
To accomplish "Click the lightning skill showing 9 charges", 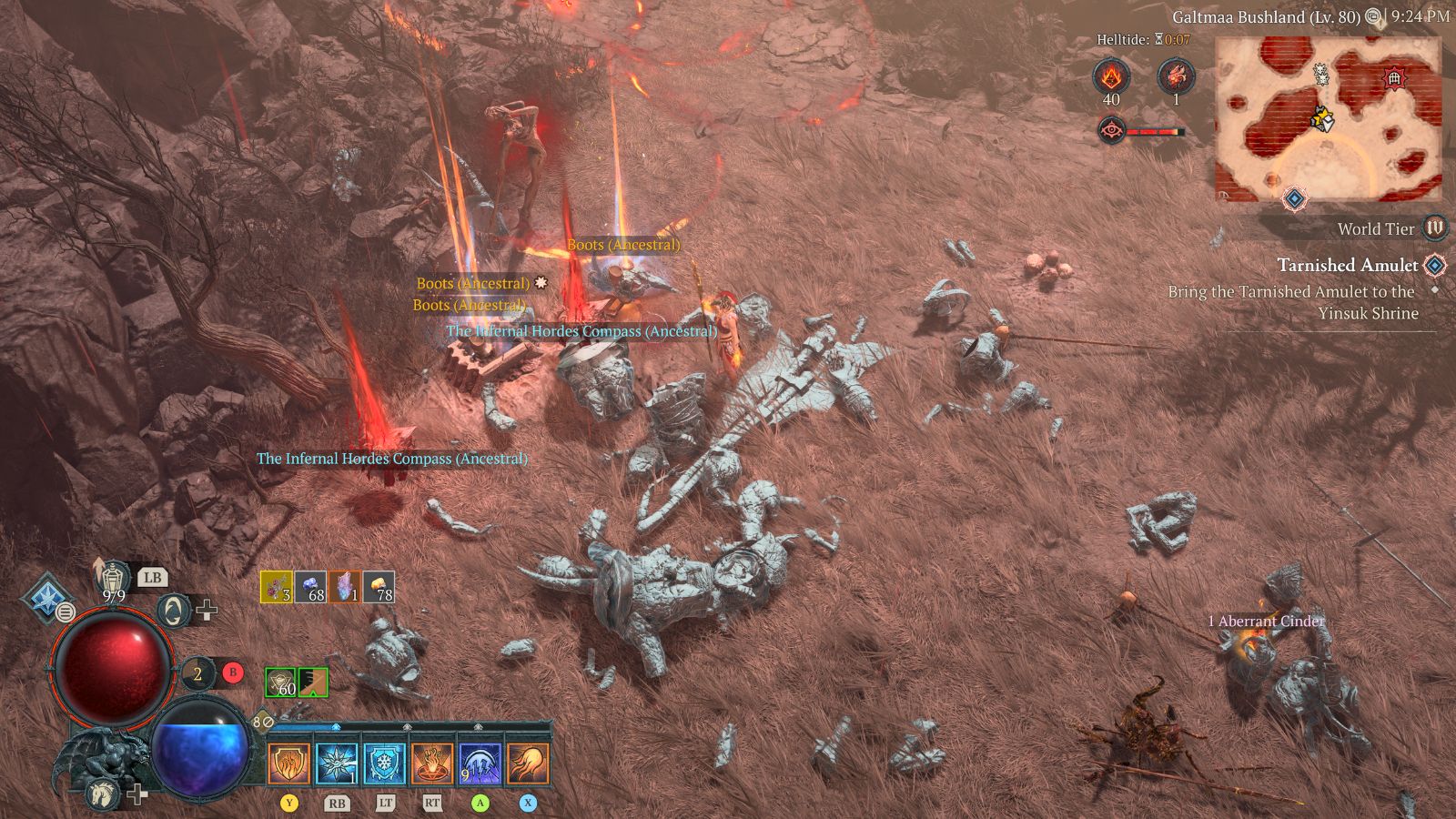I will pyautogui.click(x=480, y=763).
